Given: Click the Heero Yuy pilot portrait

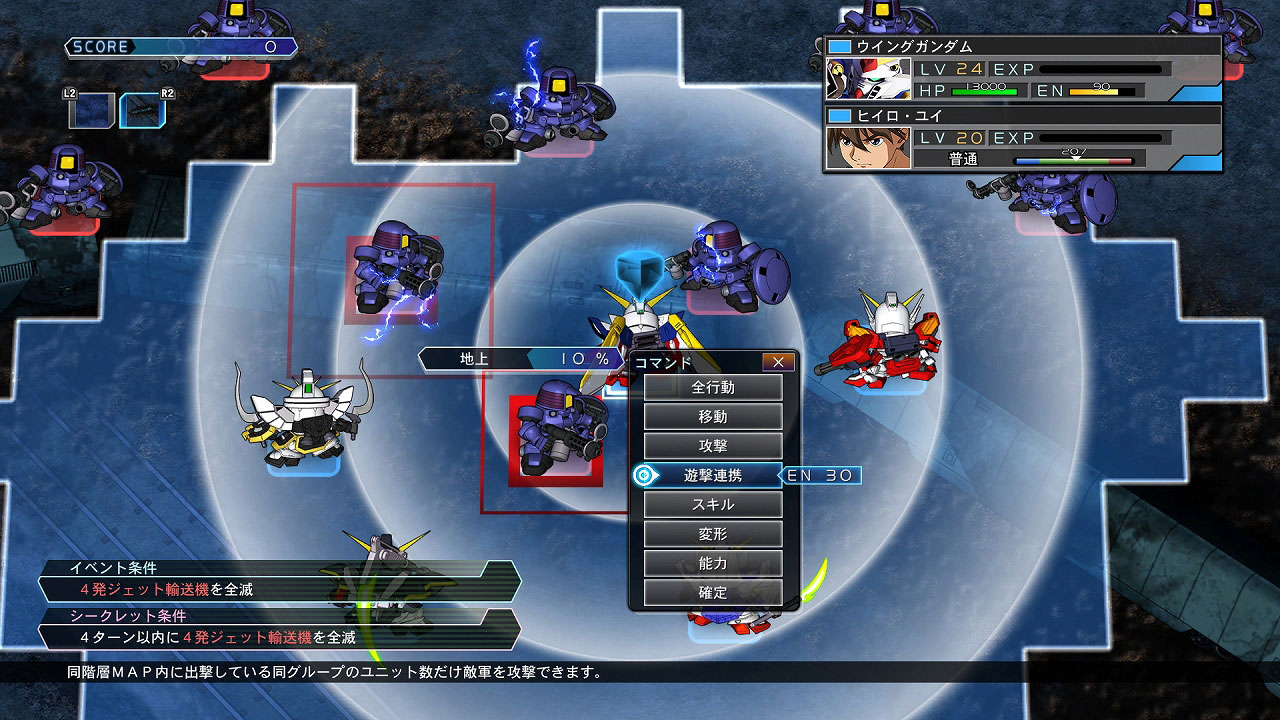Looking at the screenshot, I should [868, 148].
